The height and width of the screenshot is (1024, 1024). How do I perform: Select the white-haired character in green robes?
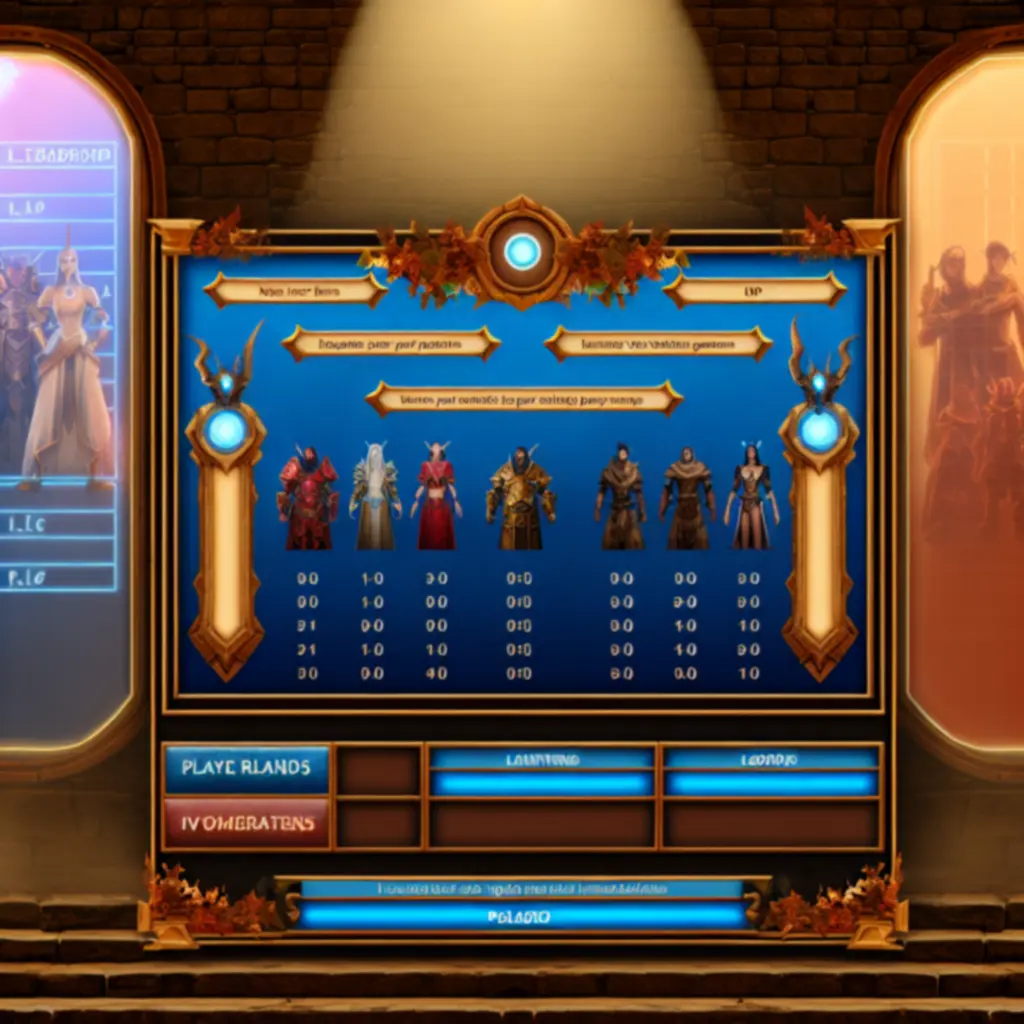click(x=375, y=496)
